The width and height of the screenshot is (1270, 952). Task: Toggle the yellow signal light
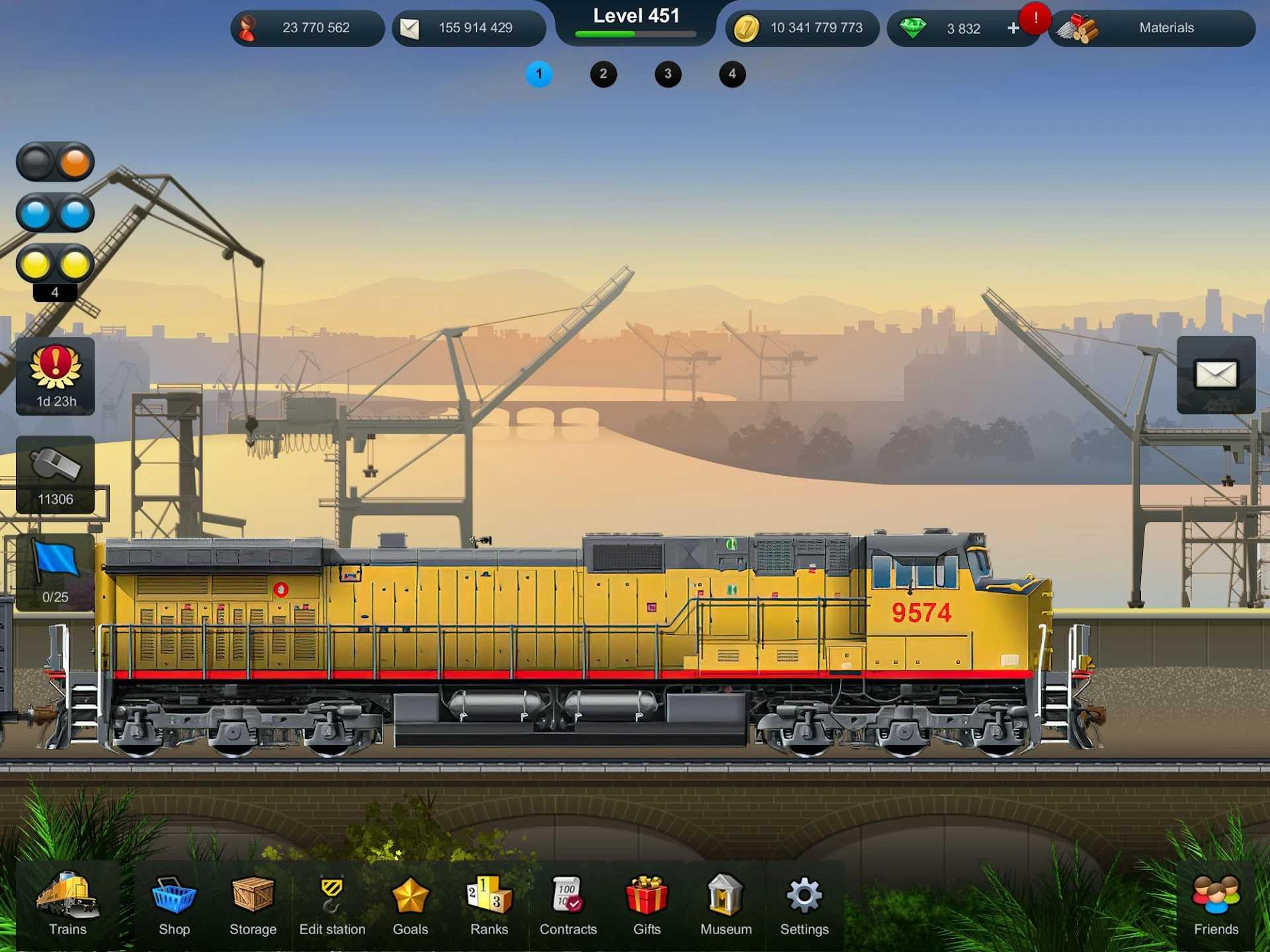56,263
